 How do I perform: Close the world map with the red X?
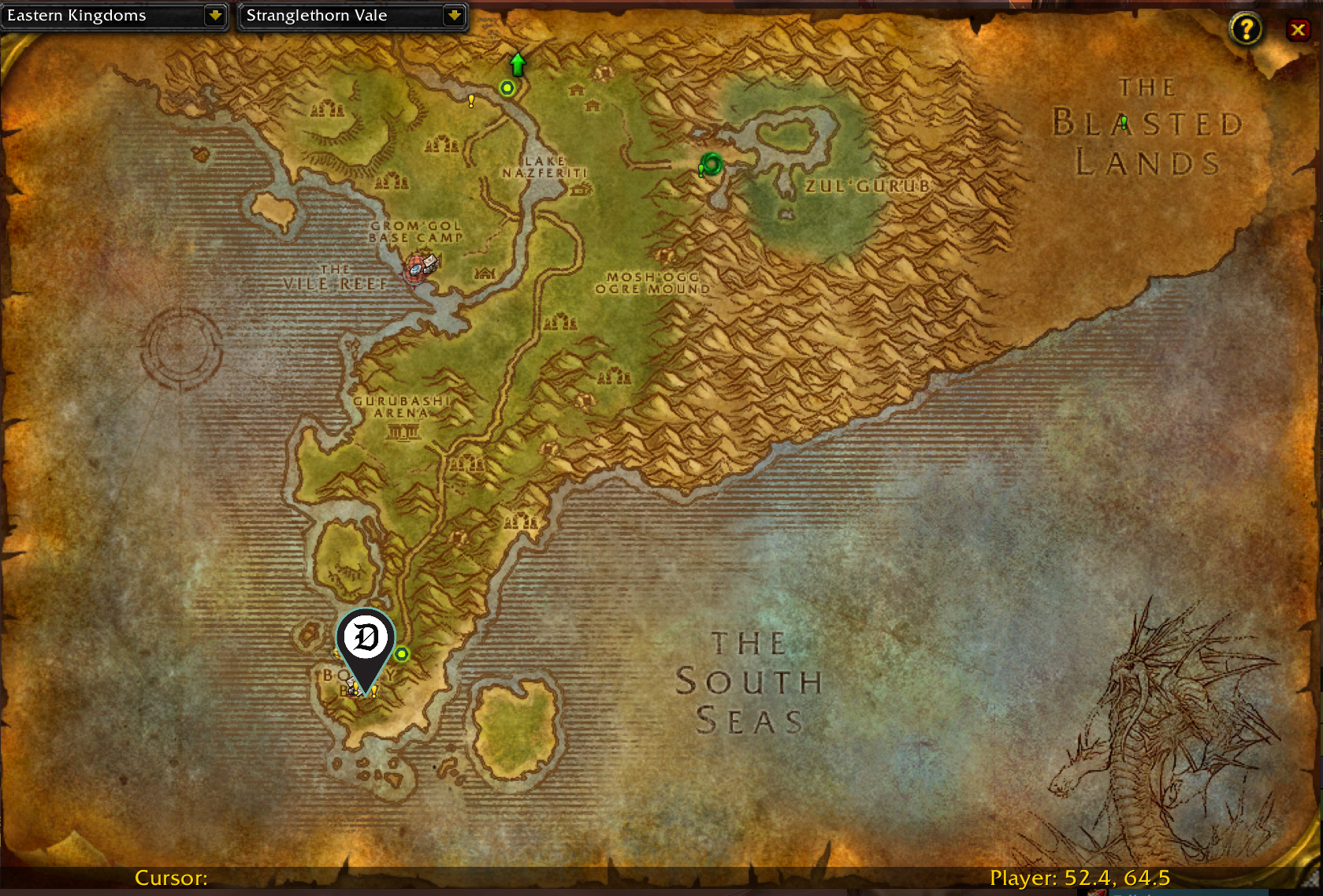click(1299, 30)
